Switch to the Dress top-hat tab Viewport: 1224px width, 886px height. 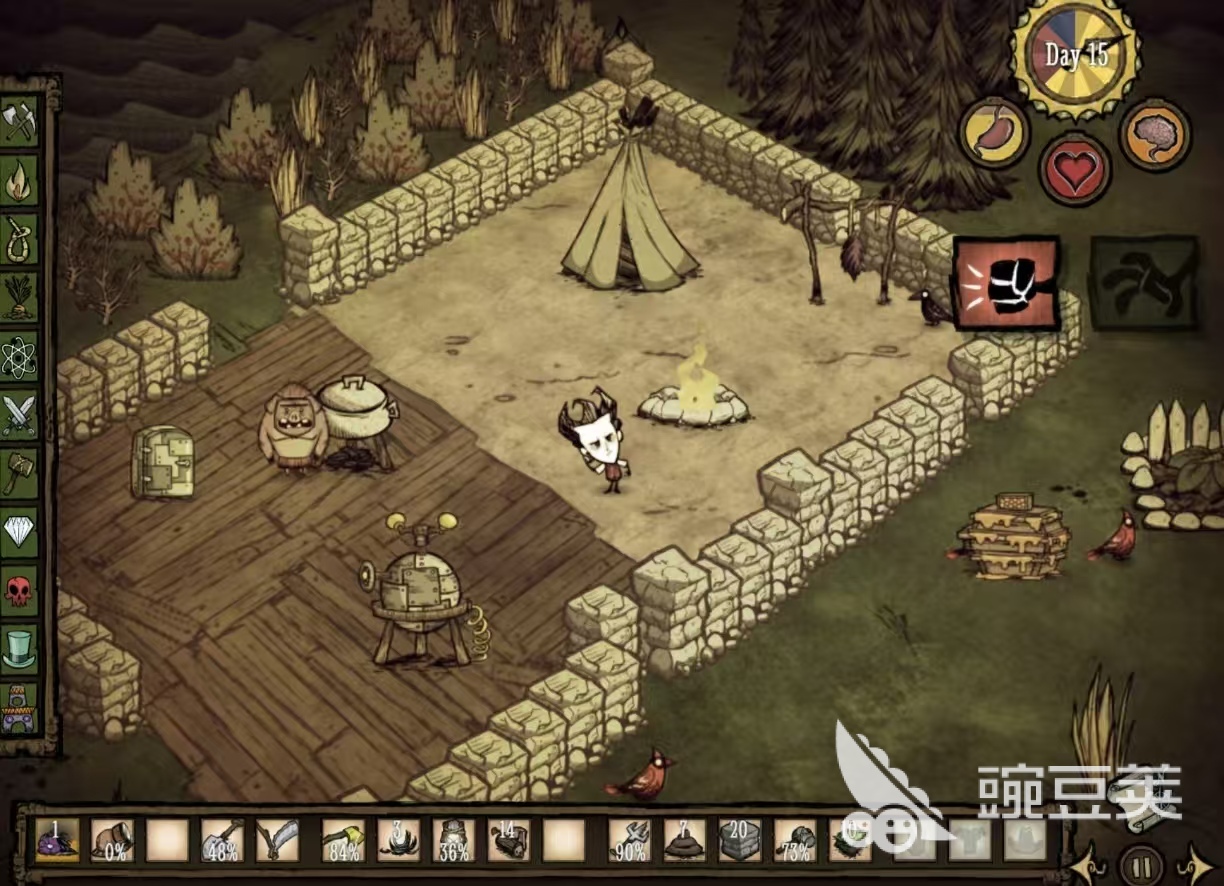tap(20, 648)
